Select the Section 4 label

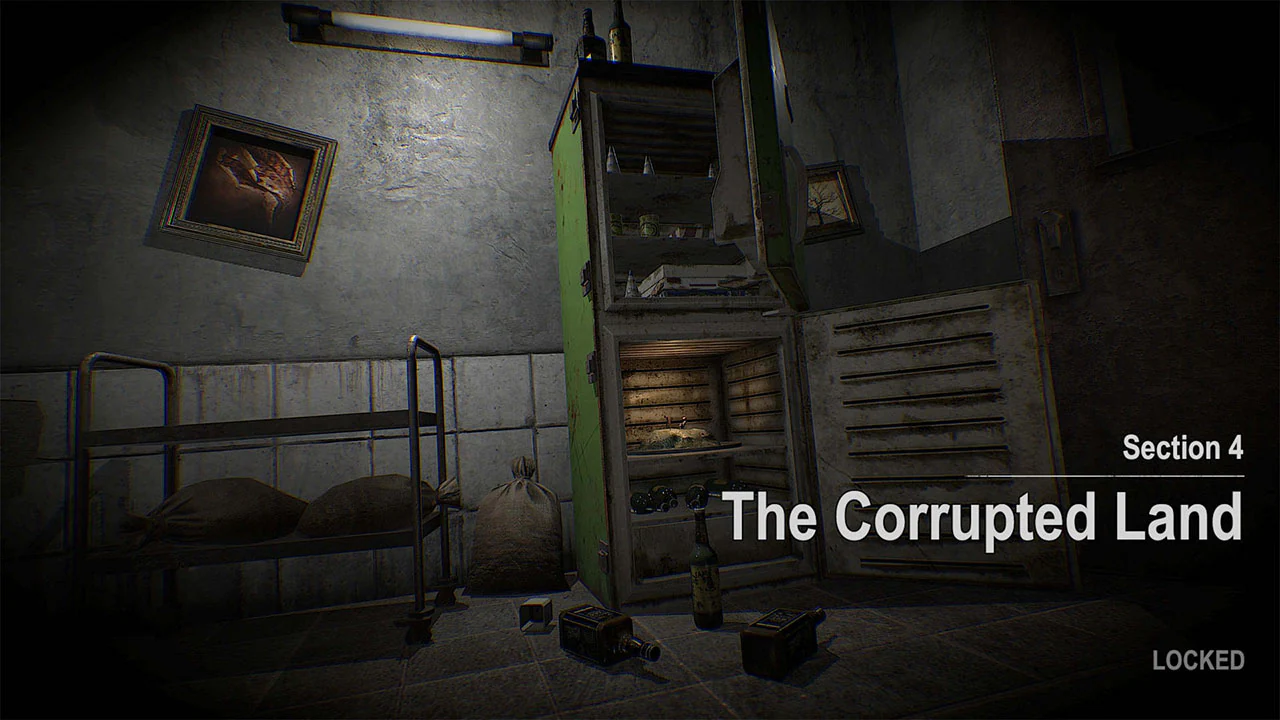(1182, 449)
